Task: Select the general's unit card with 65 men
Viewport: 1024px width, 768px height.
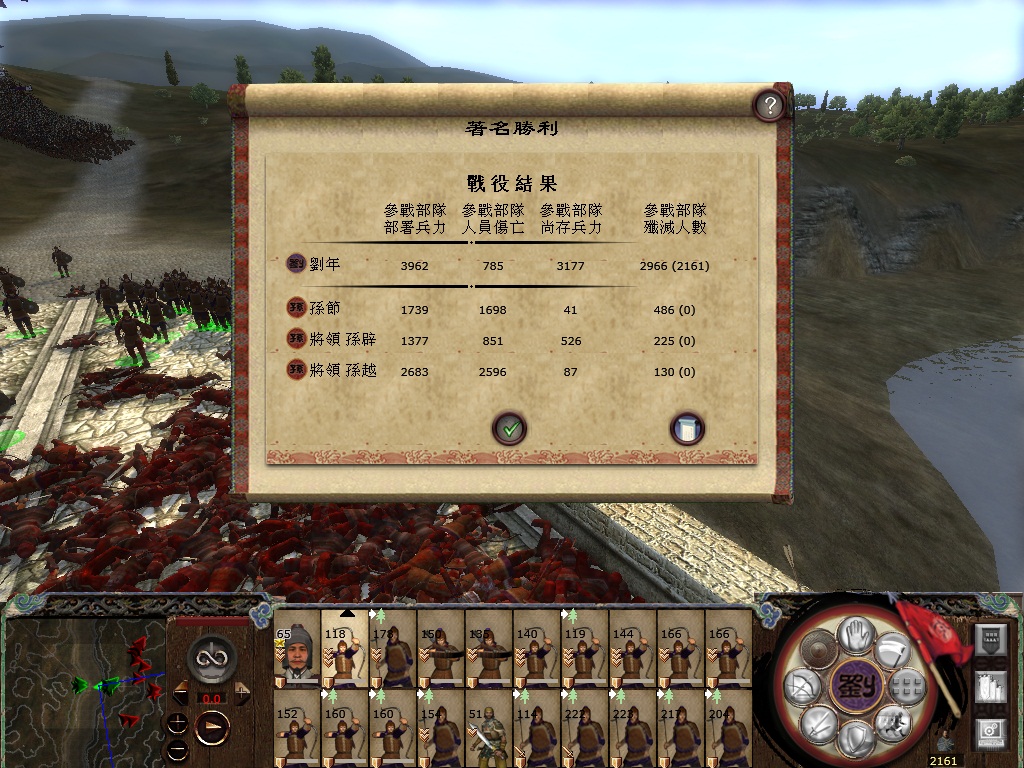Action: point(297,651)
